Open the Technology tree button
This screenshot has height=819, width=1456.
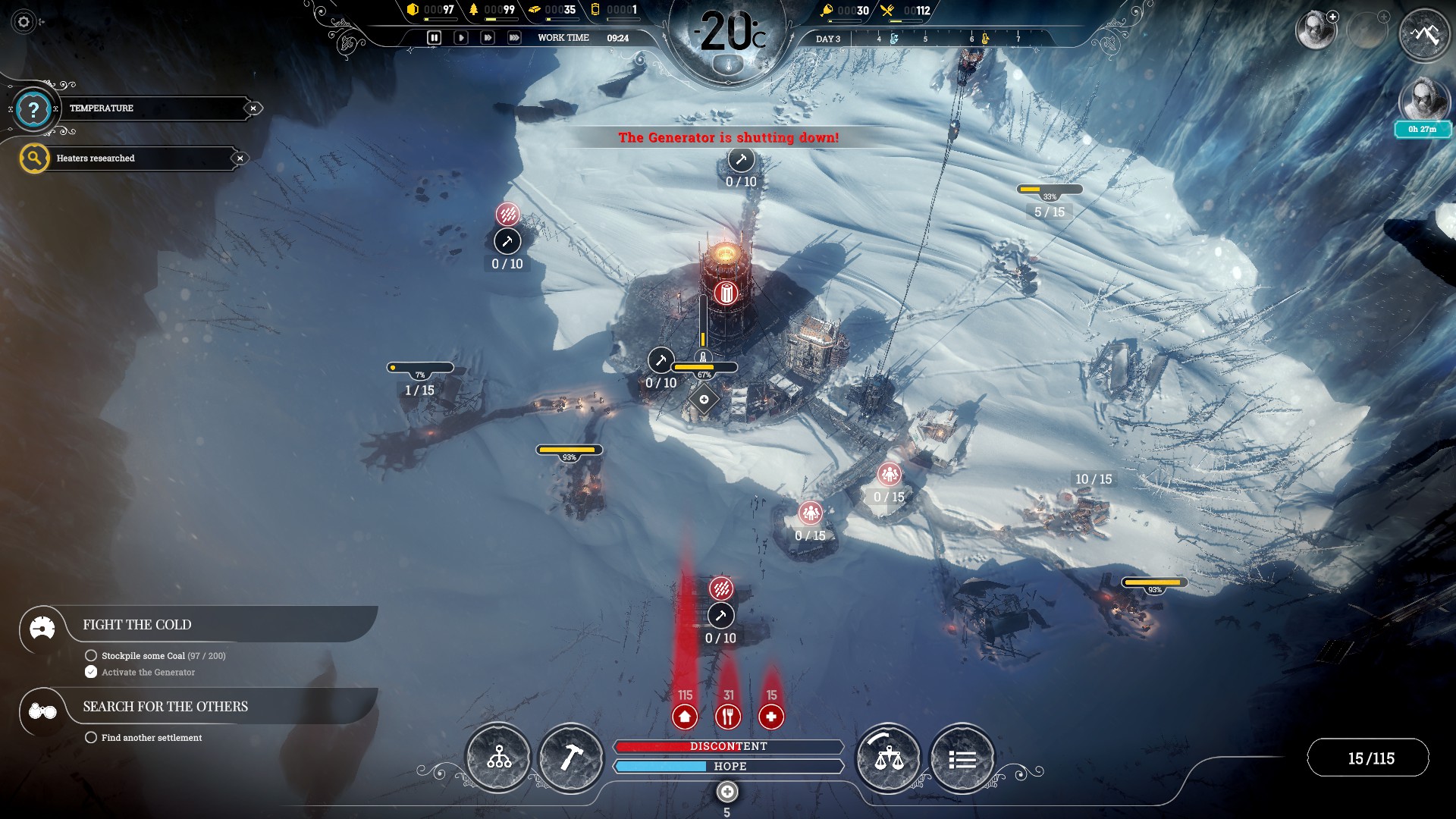coord(498,757)
